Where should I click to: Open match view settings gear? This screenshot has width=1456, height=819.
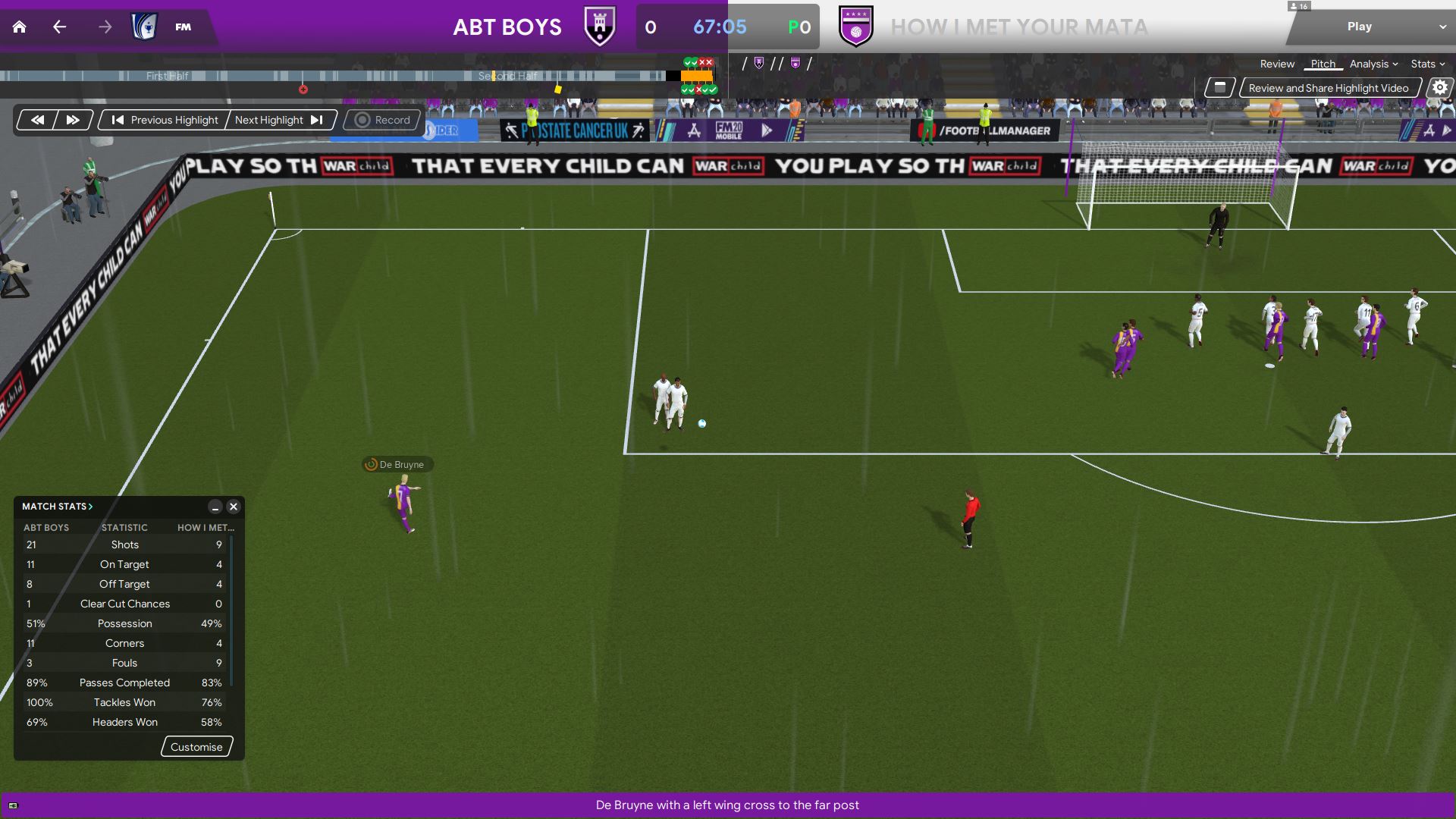[x=1439, y=88]
